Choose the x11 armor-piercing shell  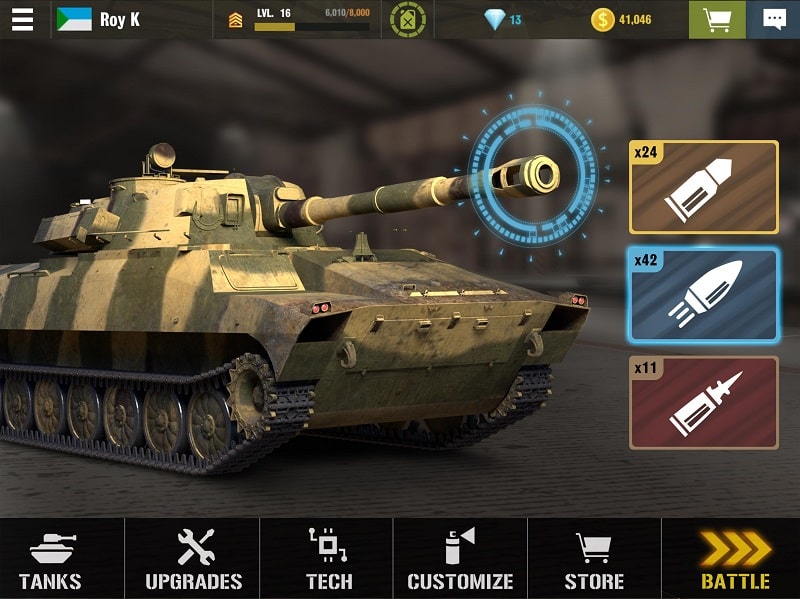[703, 402]
